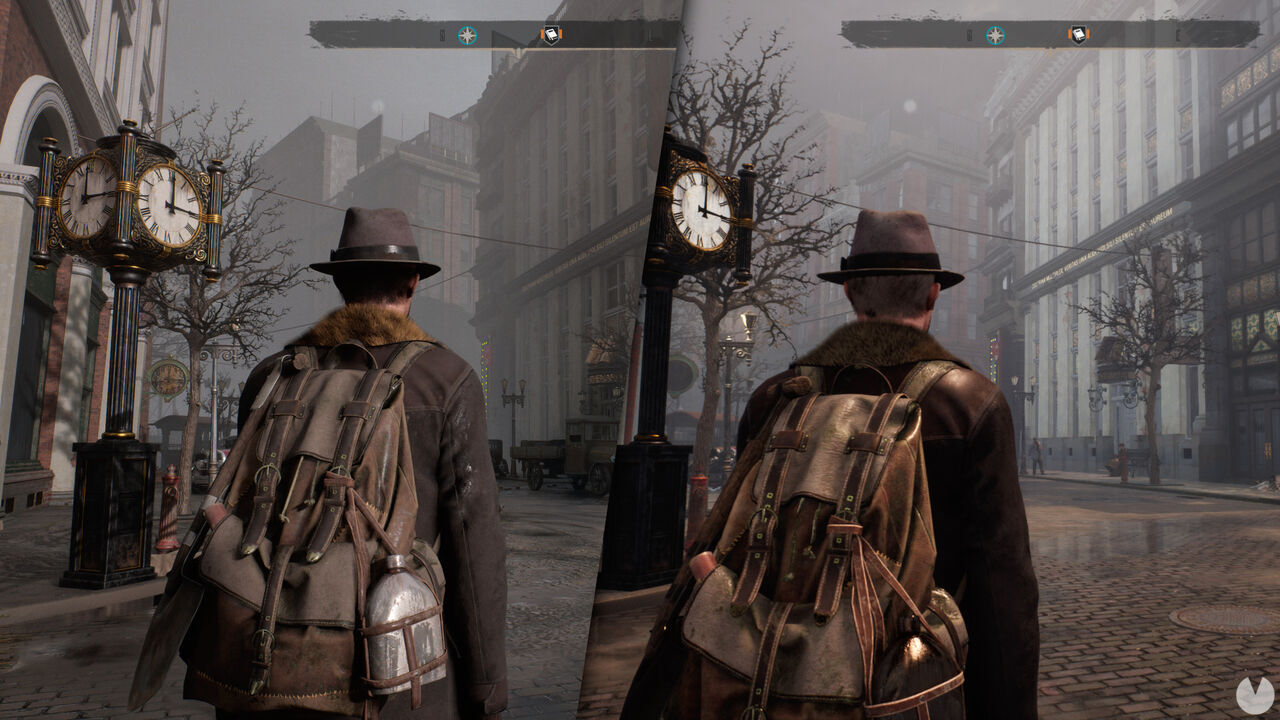
Task: Select the objective marker in the right screenshot's compass bar
Action: click(1078, 36)
